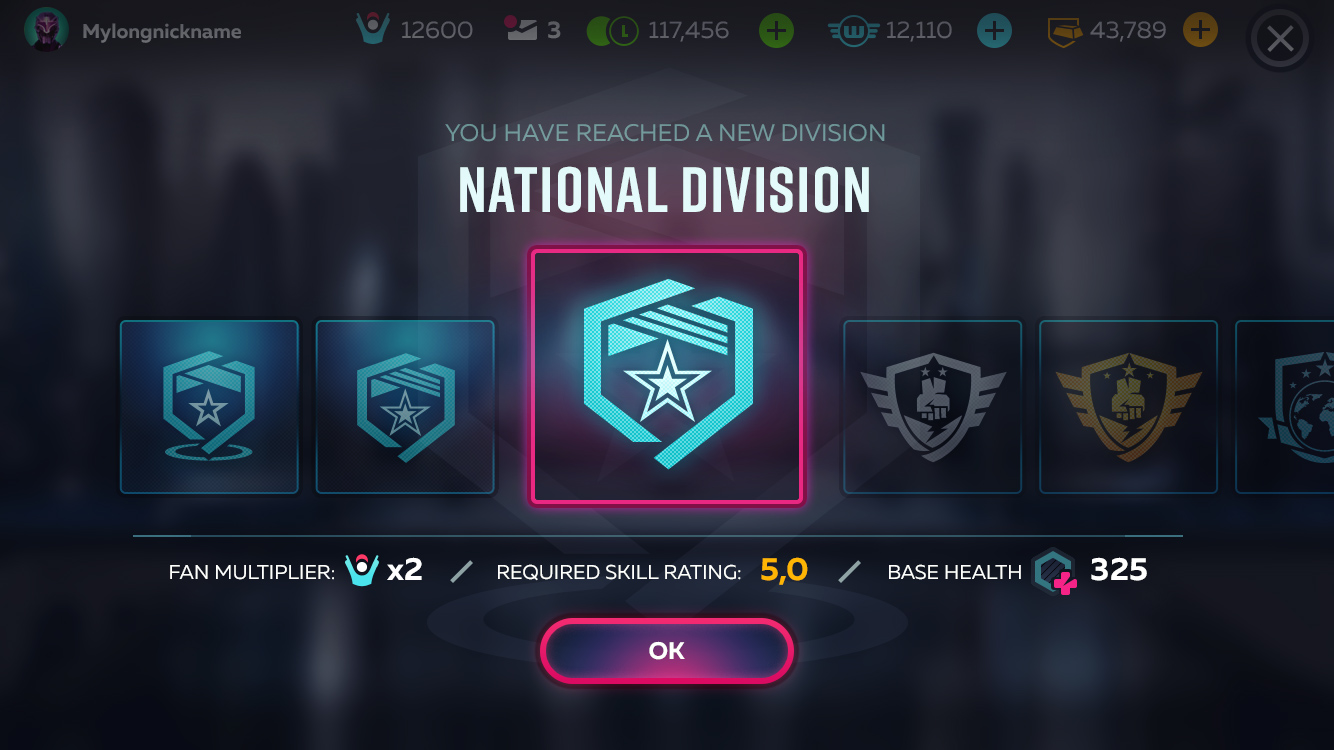This screenshot has width=1334, height=750.
Task: Pick the gold fist shield division tile
Action: (1128, 407)
